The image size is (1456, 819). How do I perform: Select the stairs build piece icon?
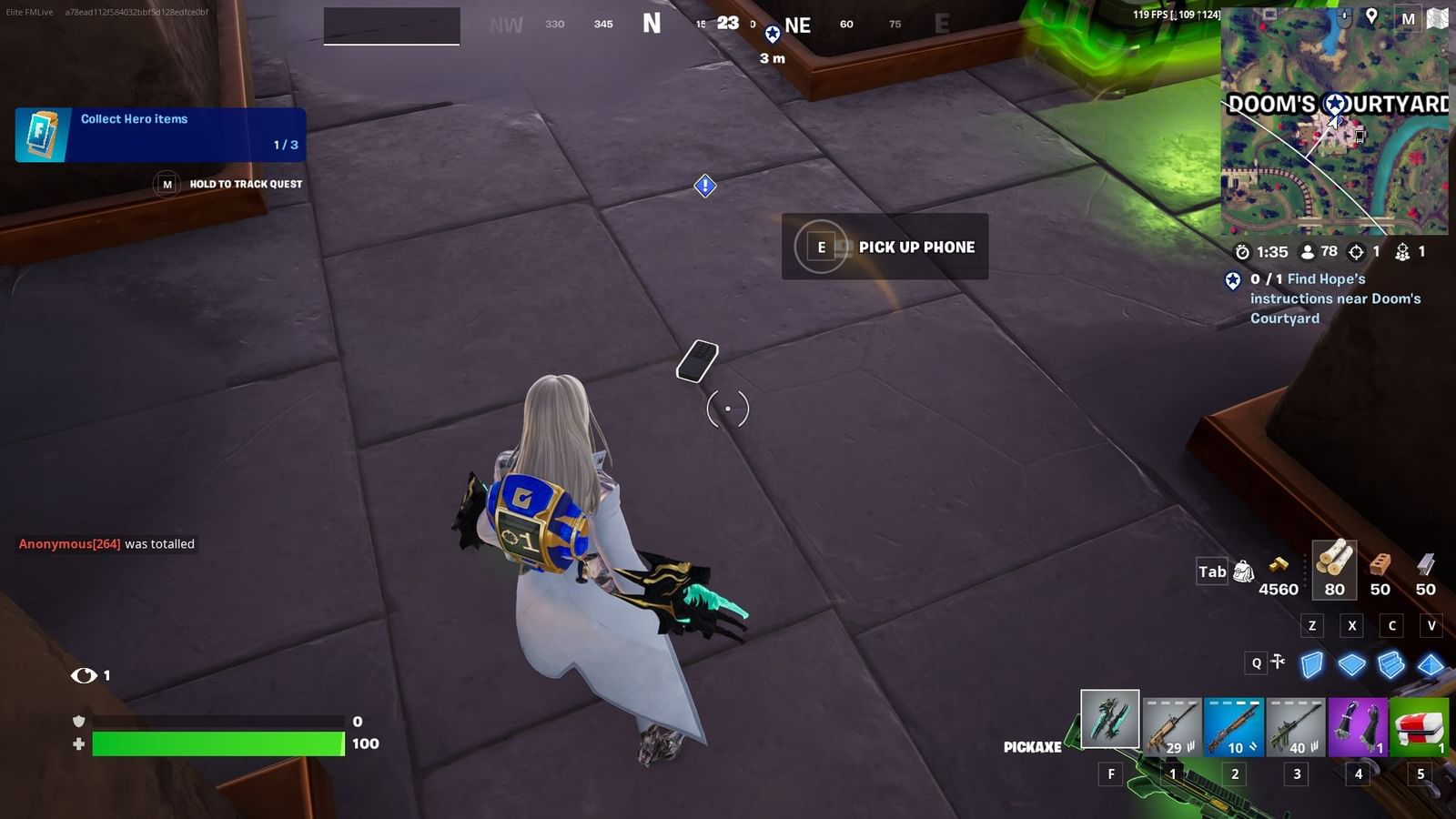(x=1390, y=662)
